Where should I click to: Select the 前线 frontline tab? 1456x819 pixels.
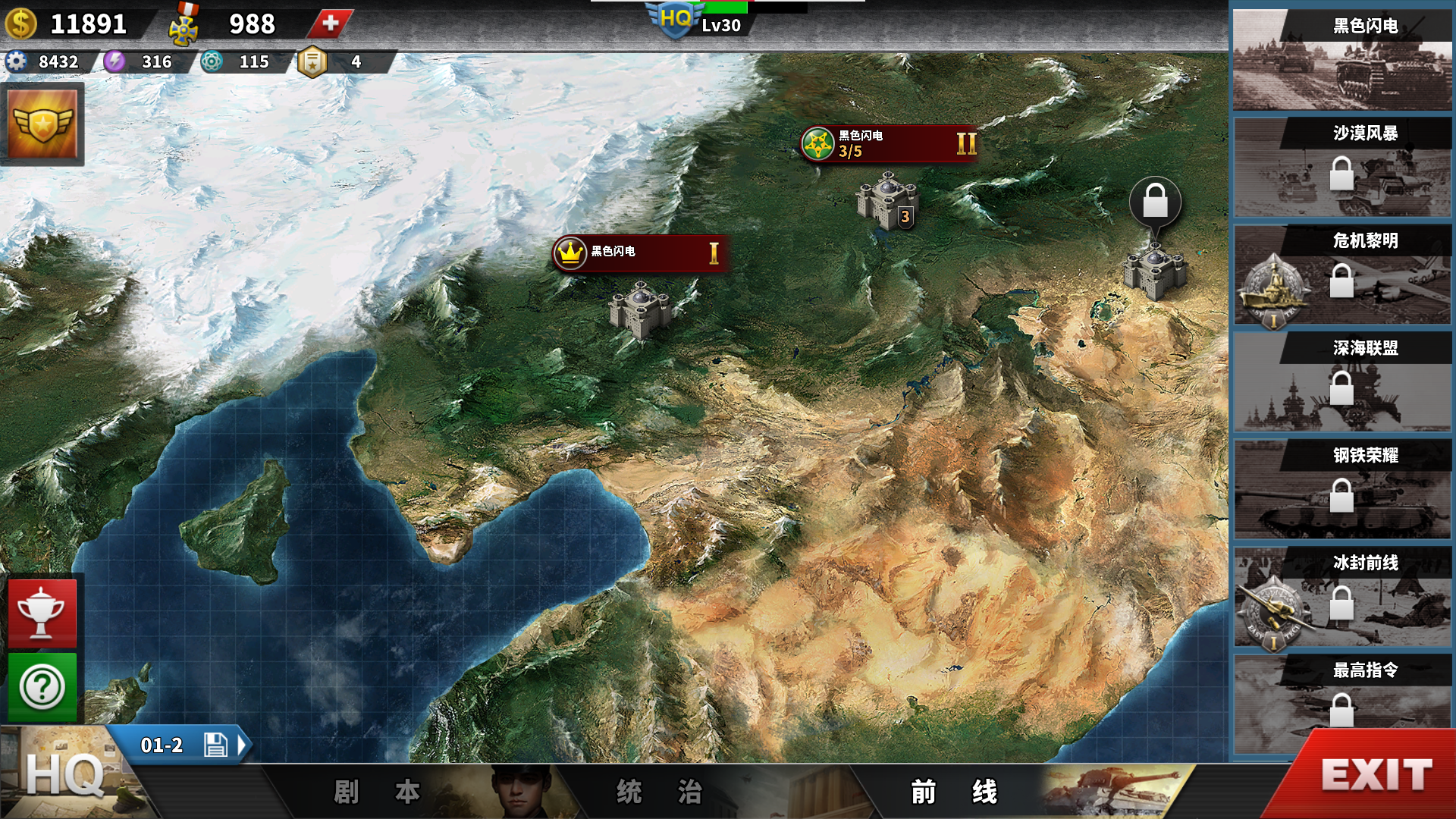click(x=954, y=792)
